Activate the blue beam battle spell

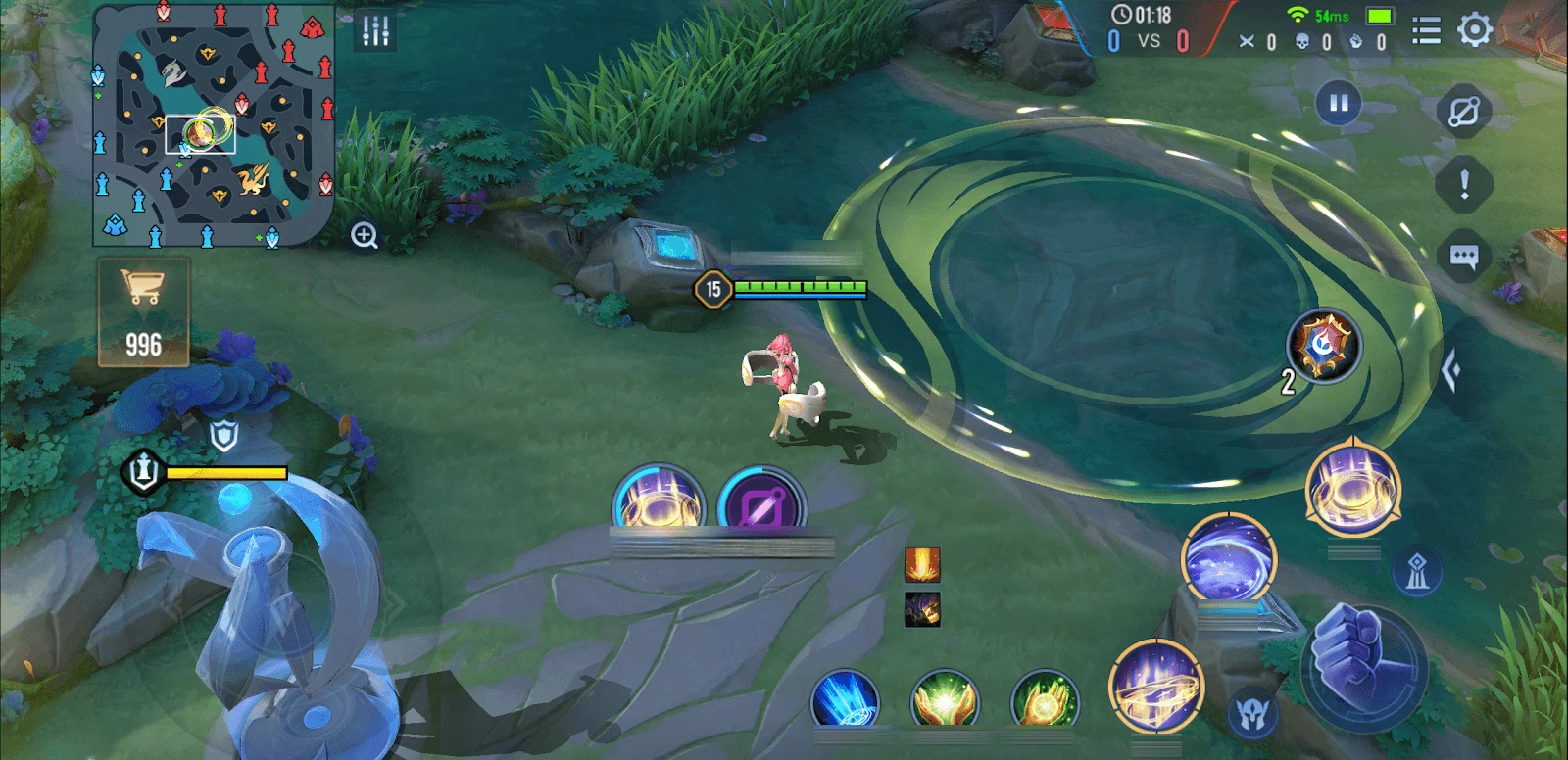point(845,699)
